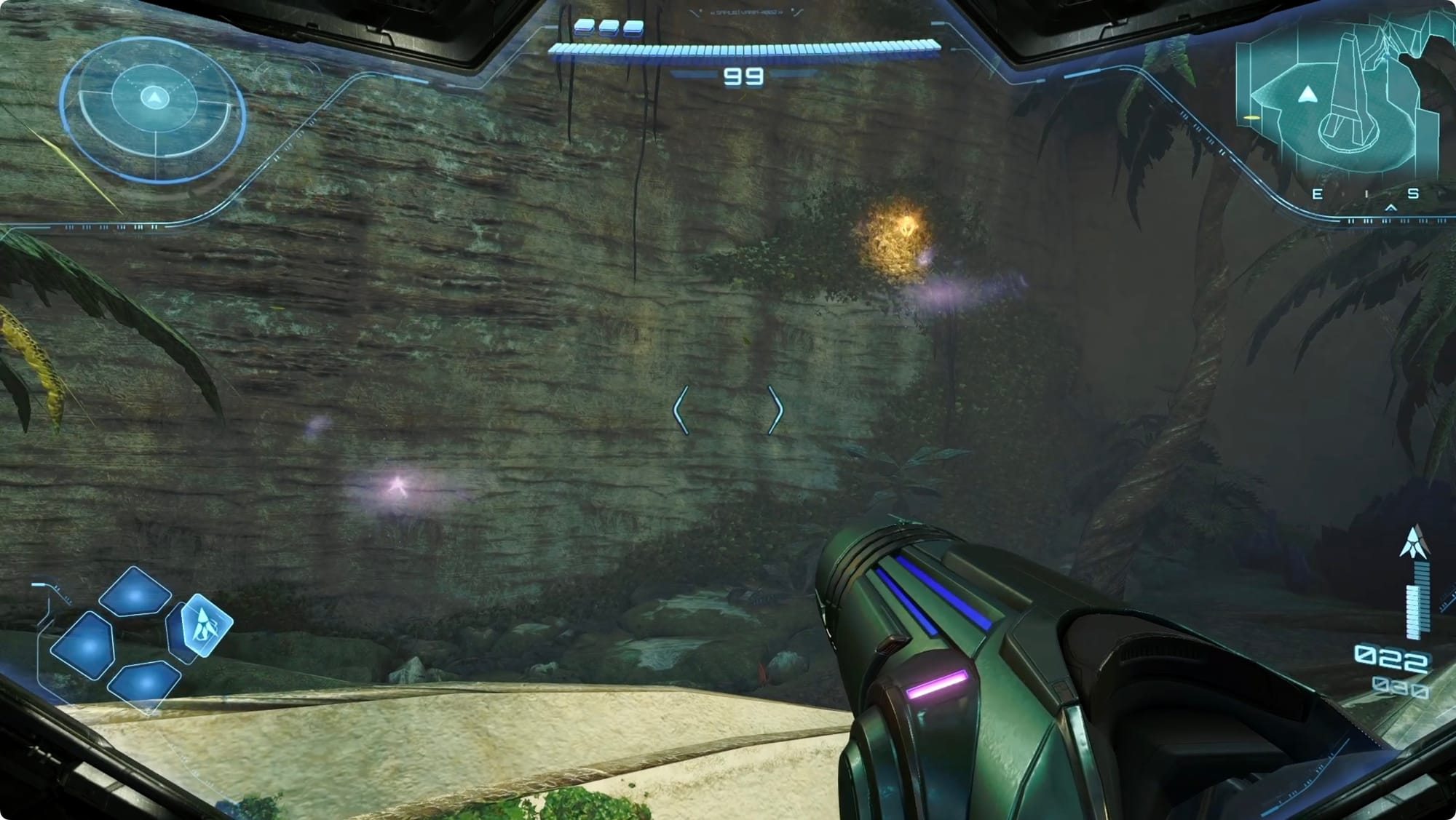Image resolution: width=1456 pixels, height=820 pixels.
Task: Select the missile slot in the diamond selector
Action: [x=203, y=626]
